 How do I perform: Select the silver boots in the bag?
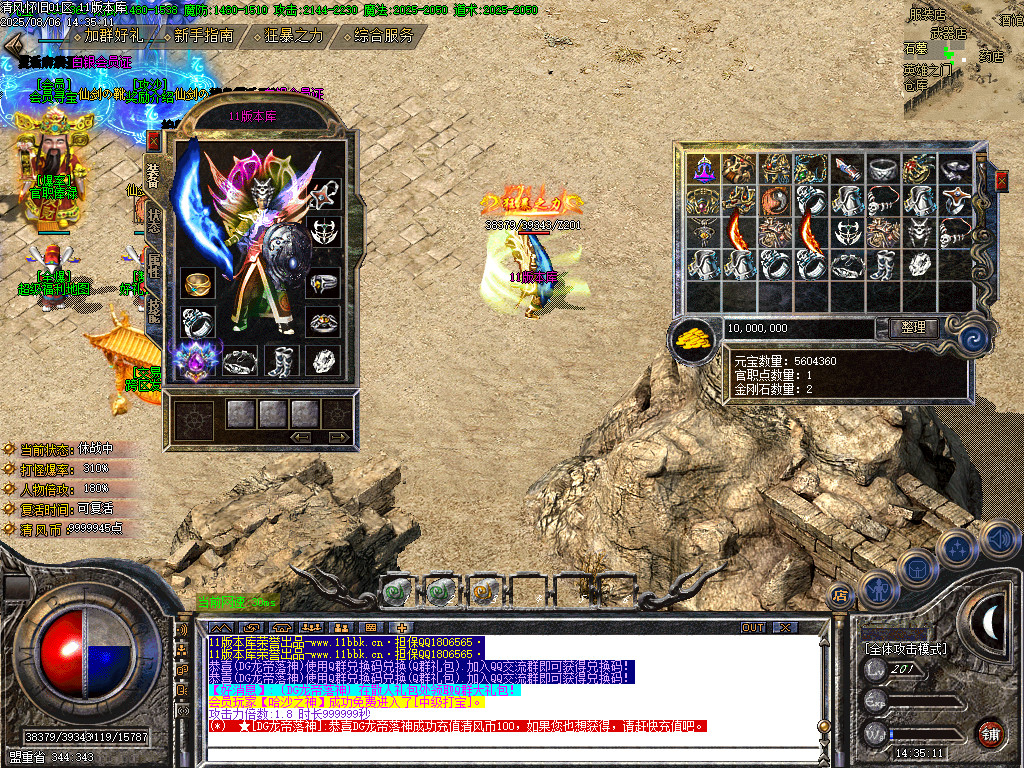[x=882, y=265]
